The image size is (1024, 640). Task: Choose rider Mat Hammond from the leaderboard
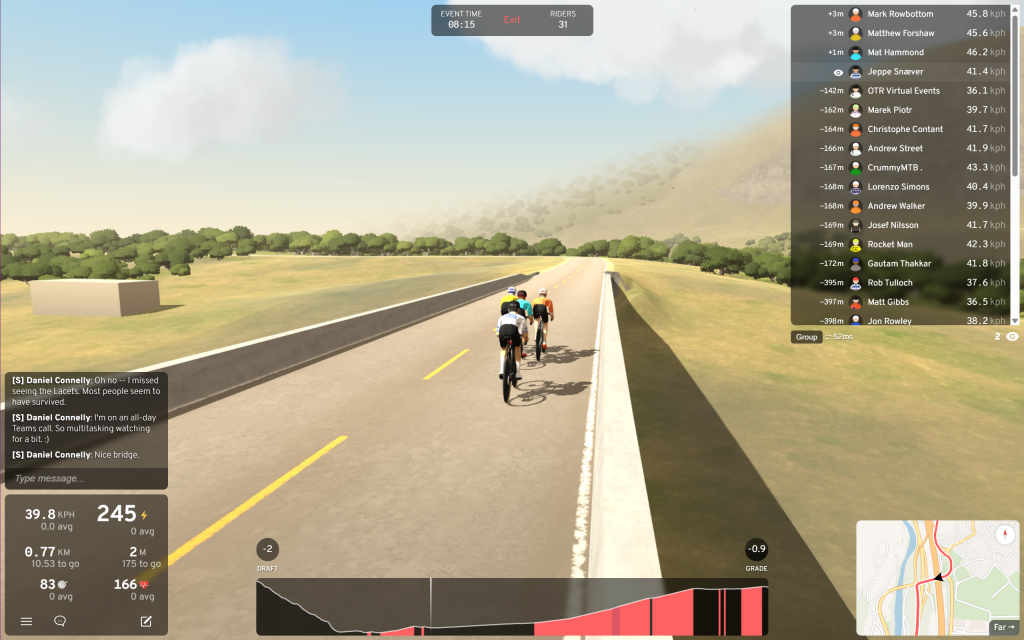click(896, 52)
